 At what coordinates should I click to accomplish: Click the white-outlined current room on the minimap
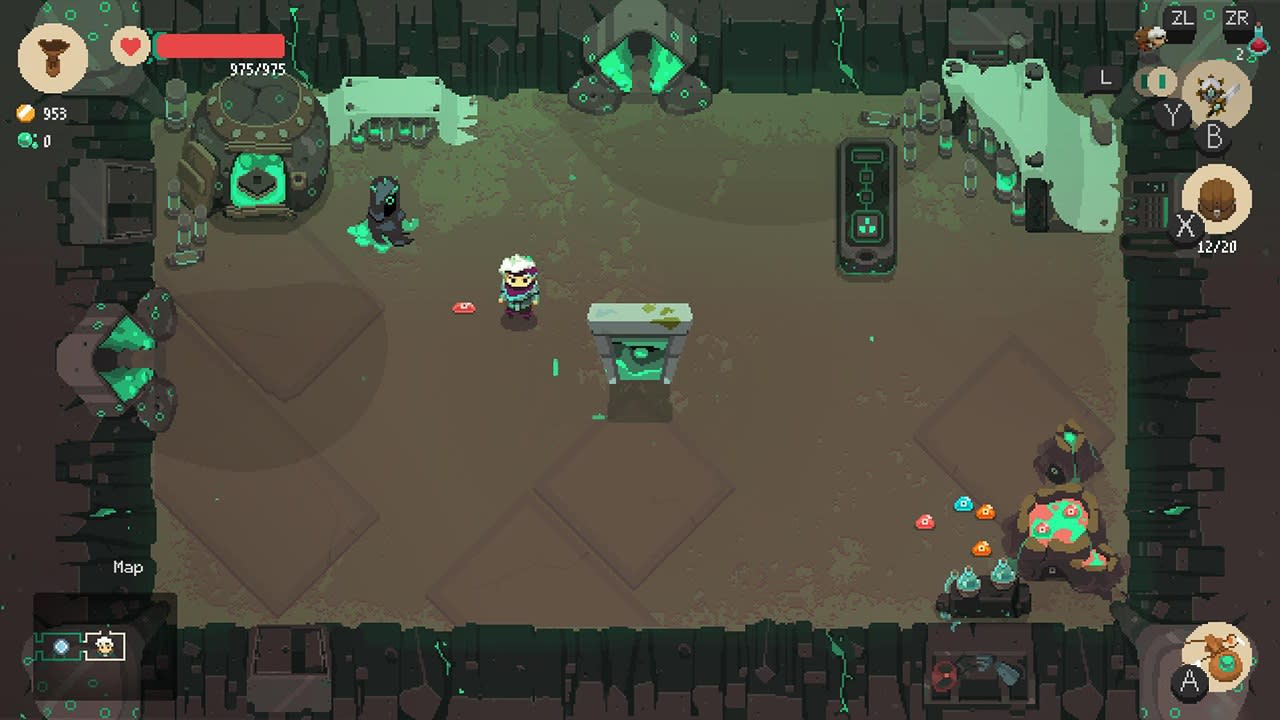coord(104,645)
